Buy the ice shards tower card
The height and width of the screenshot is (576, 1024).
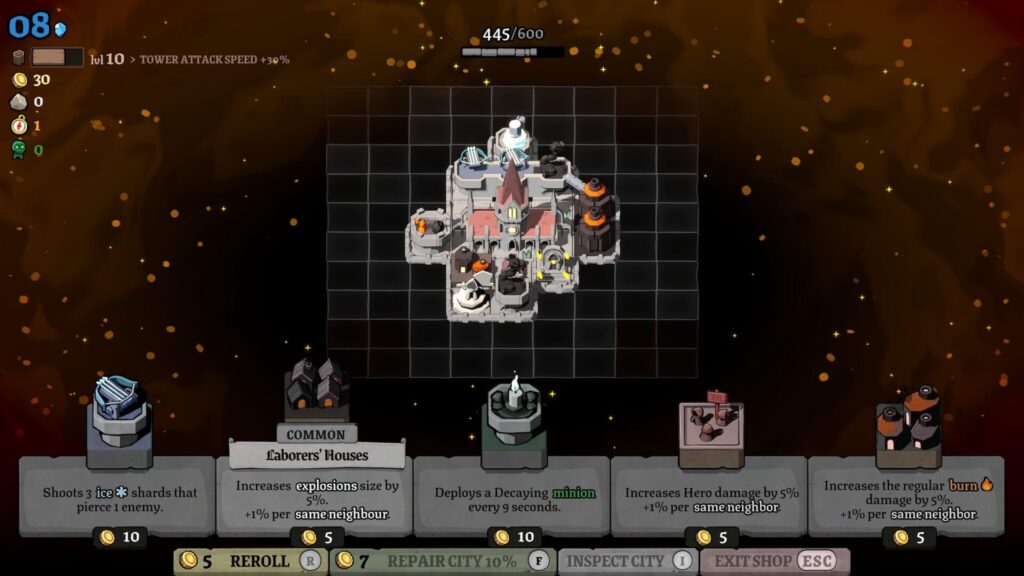[x=118, y=496]
